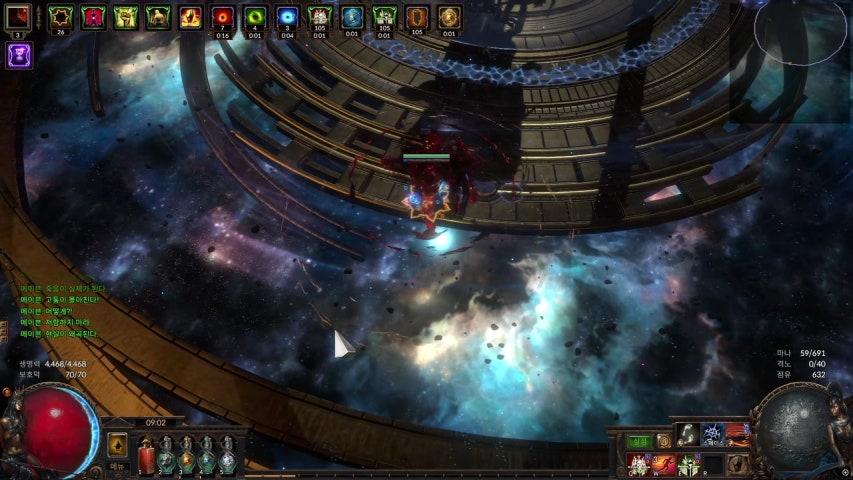Open the menu button beside the flasks
The width and height of the screenshot is (853, 480).
(x=117, y=466)
